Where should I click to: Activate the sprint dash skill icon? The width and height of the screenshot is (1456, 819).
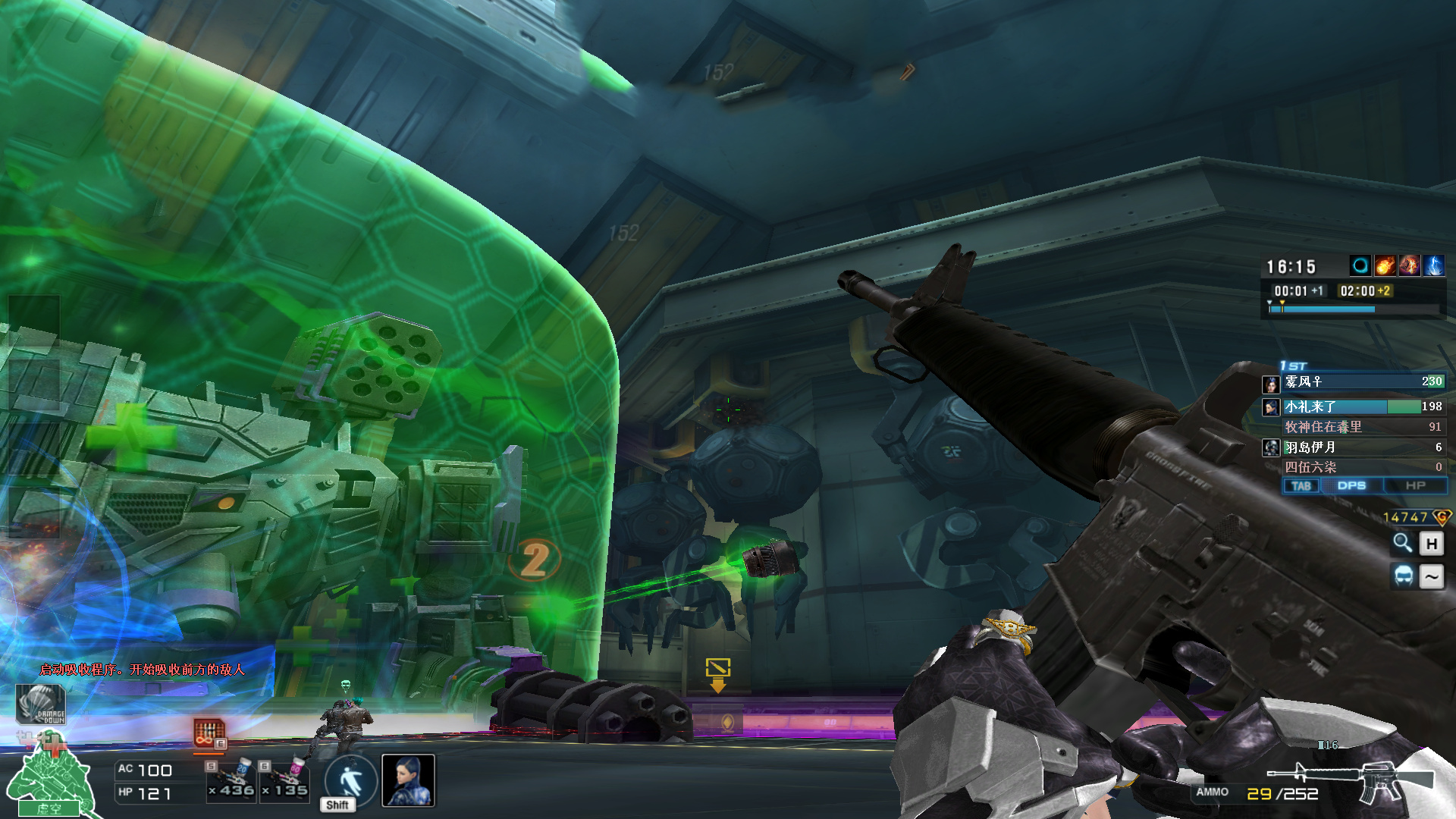pos(350,780)
